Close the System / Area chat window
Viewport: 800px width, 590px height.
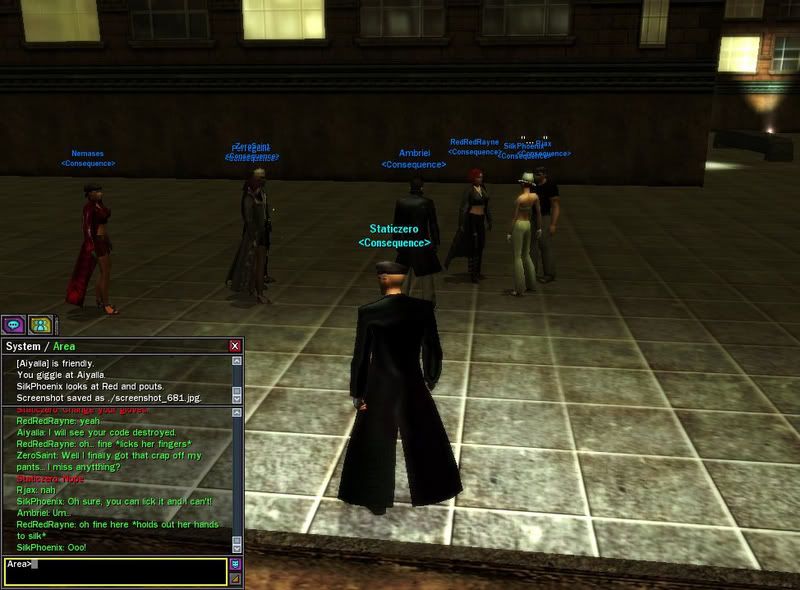[235, 346]
